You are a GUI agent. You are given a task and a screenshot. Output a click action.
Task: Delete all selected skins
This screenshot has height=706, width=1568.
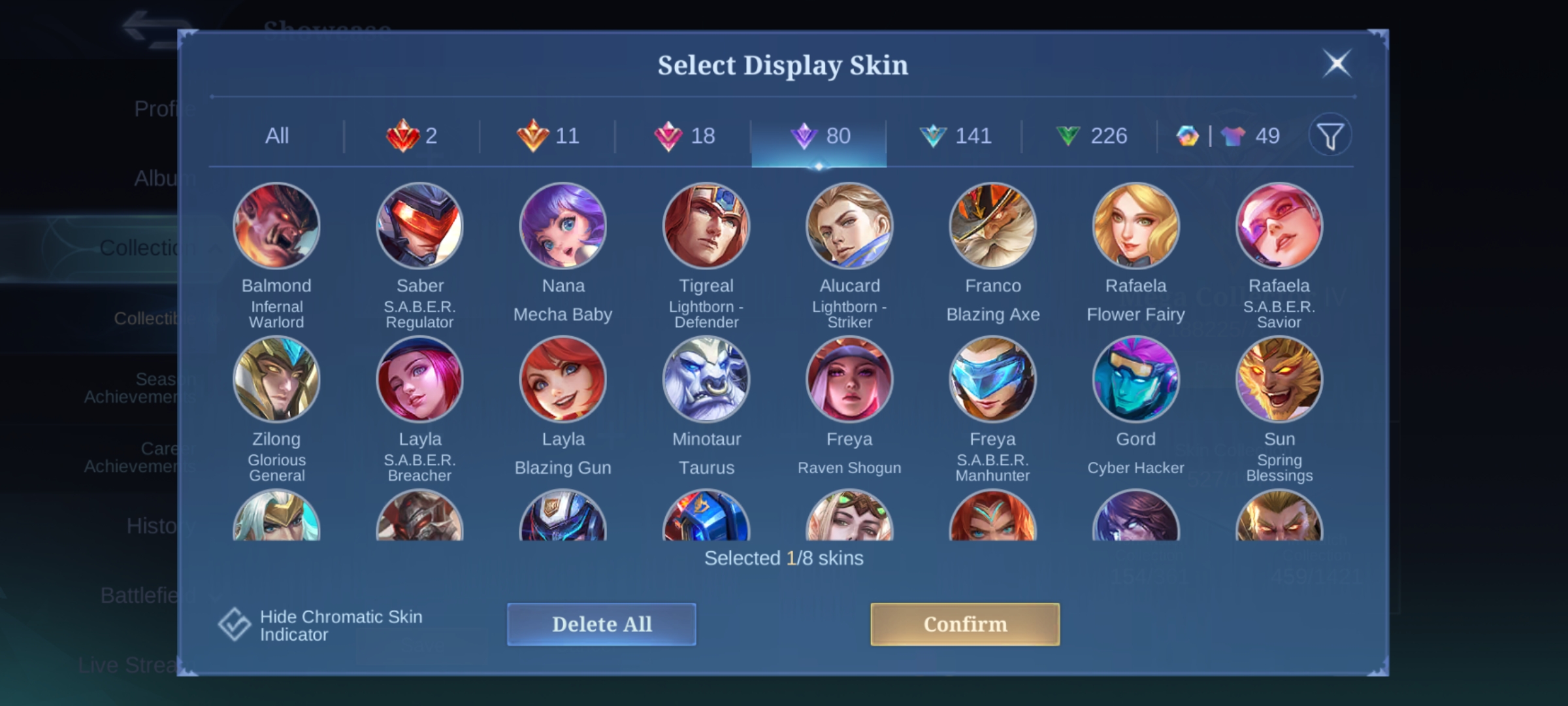tap(601, 624)
